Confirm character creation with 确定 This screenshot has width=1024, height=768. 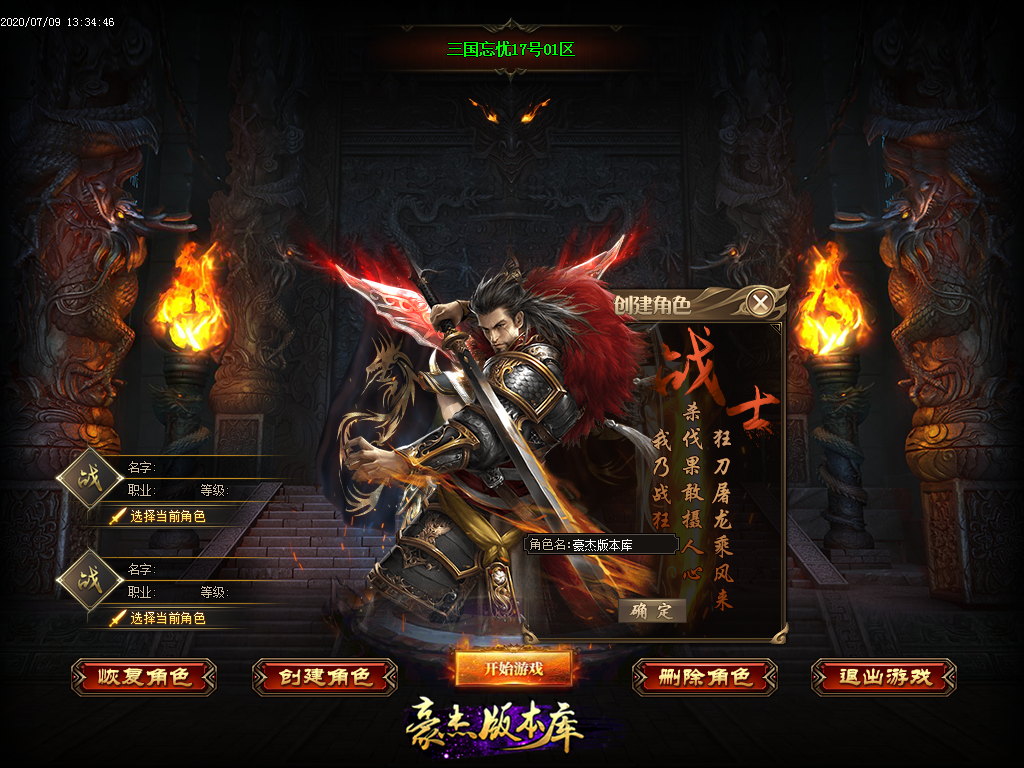(652, 611)
